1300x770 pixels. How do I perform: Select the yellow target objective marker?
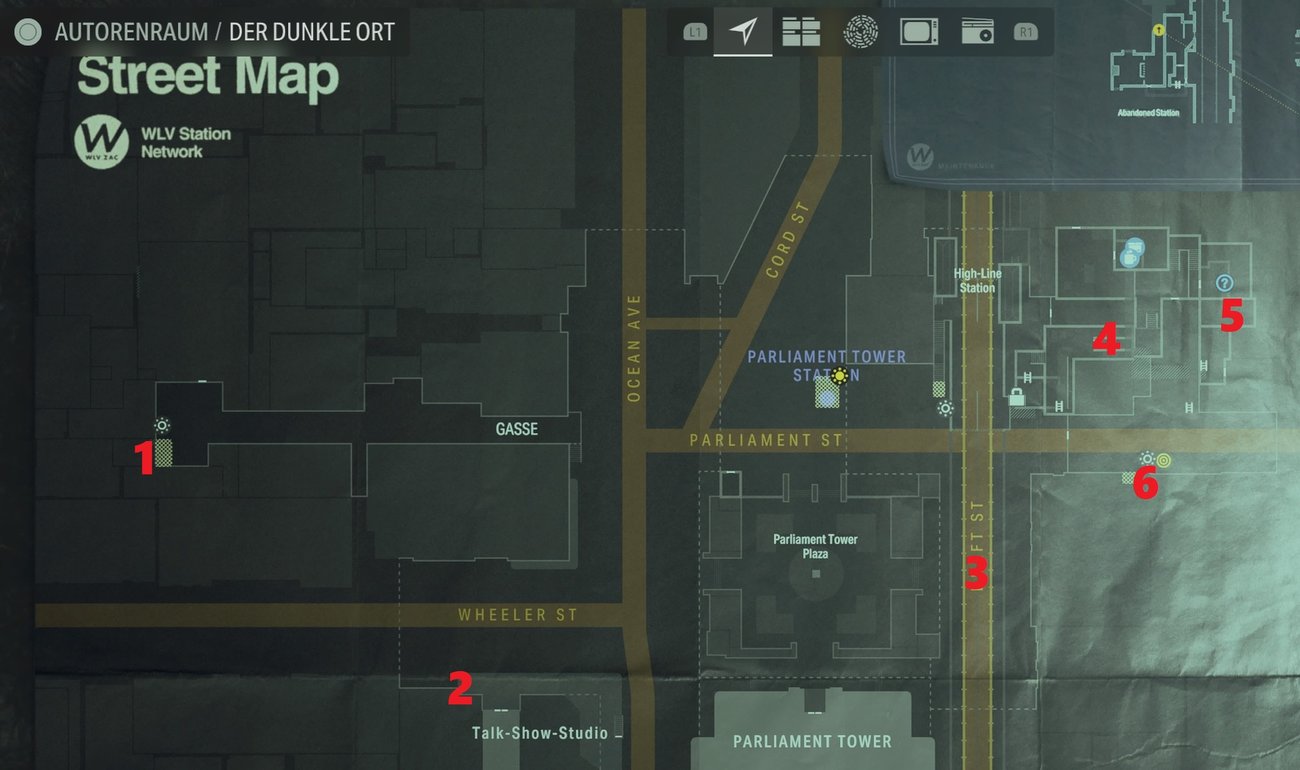pyautogui.click(x=1164, y=459)
